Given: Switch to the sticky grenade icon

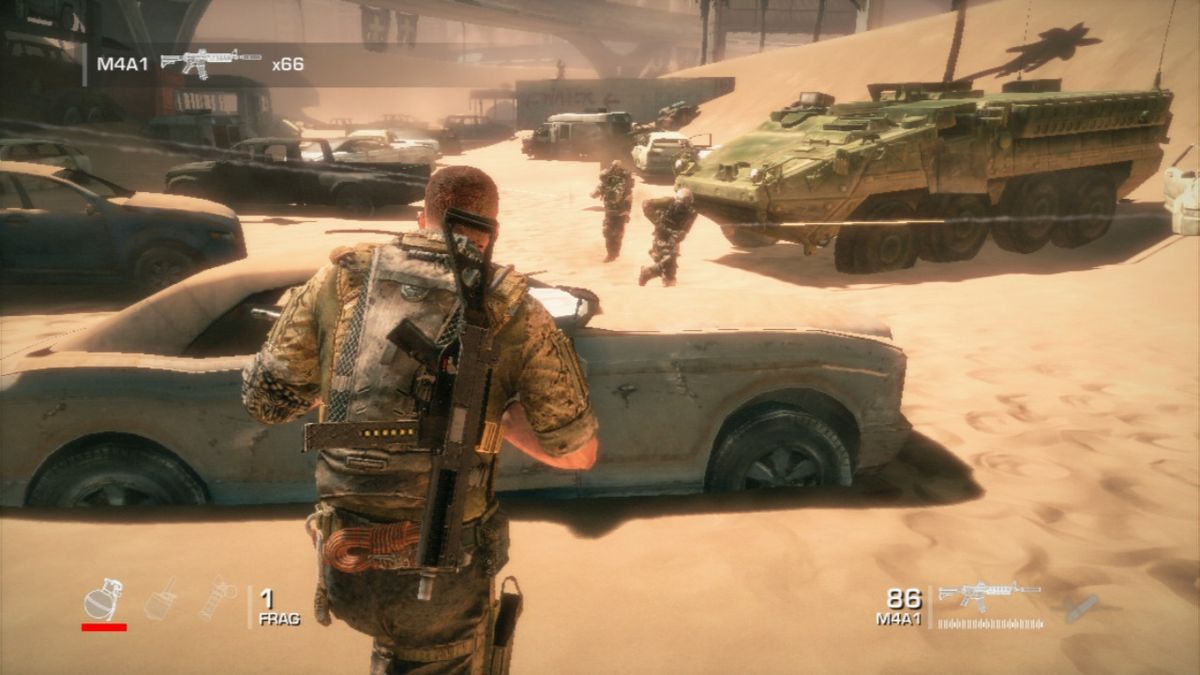Looking at the screenshot, I should pyautogui.click(x=162, y=599).
